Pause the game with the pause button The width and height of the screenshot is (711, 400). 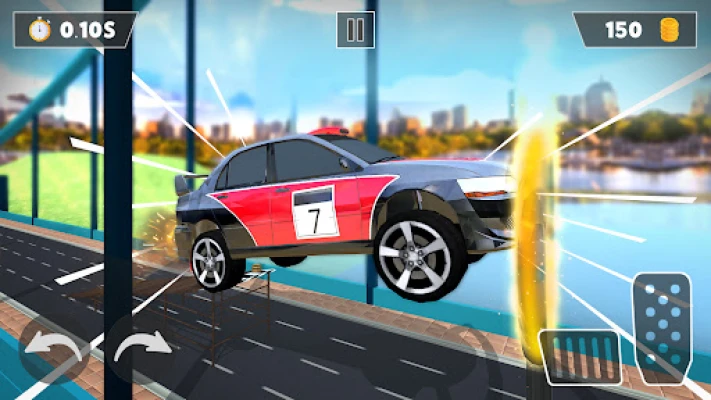pyautogui.click(x=355, y=30)
